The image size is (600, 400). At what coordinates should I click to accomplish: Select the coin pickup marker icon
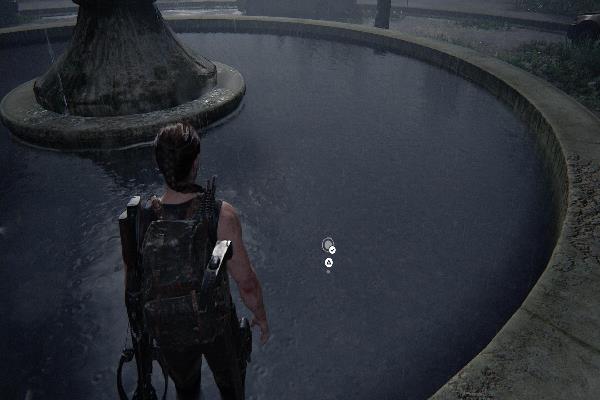pos(327,244)
